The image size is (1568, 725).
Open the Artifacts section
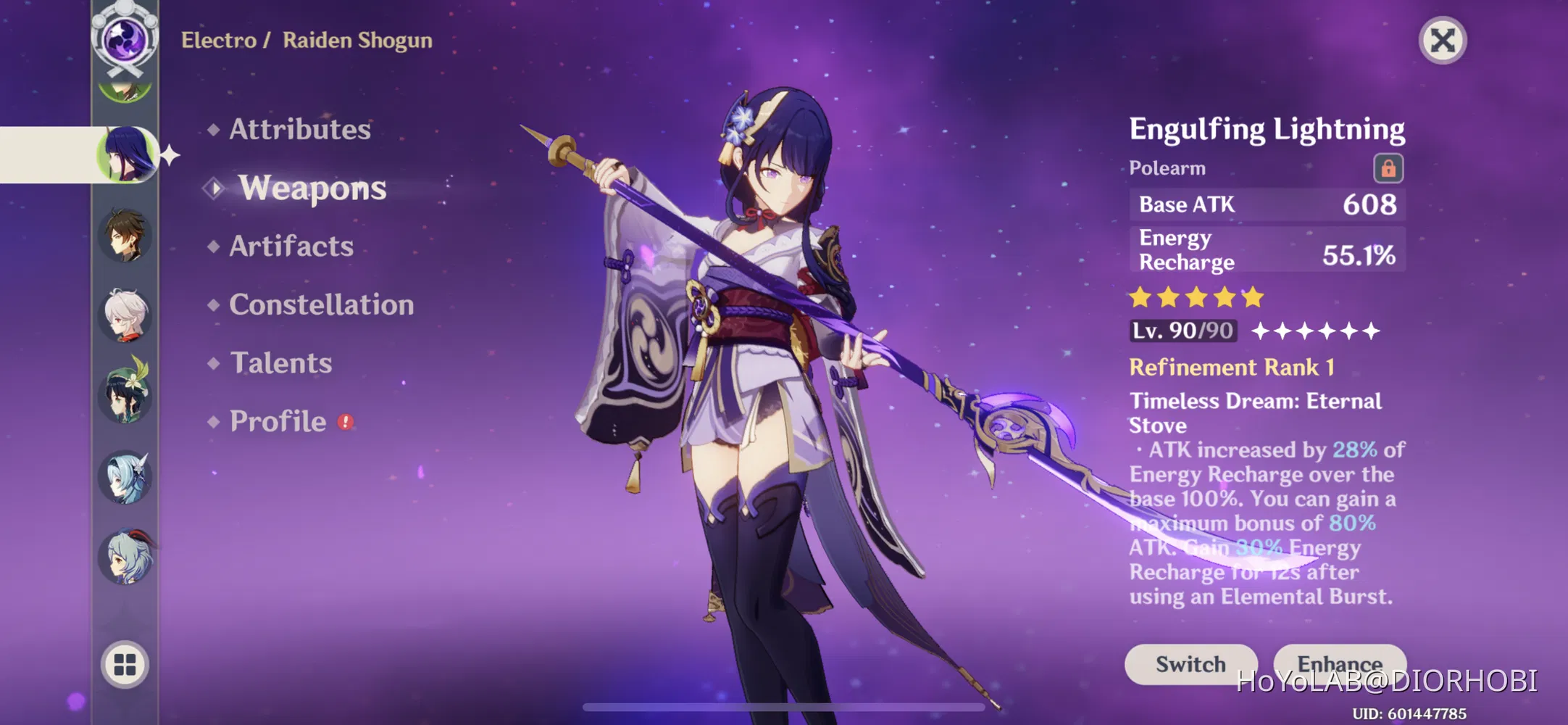pyautogui.click(x=291, y=246)
